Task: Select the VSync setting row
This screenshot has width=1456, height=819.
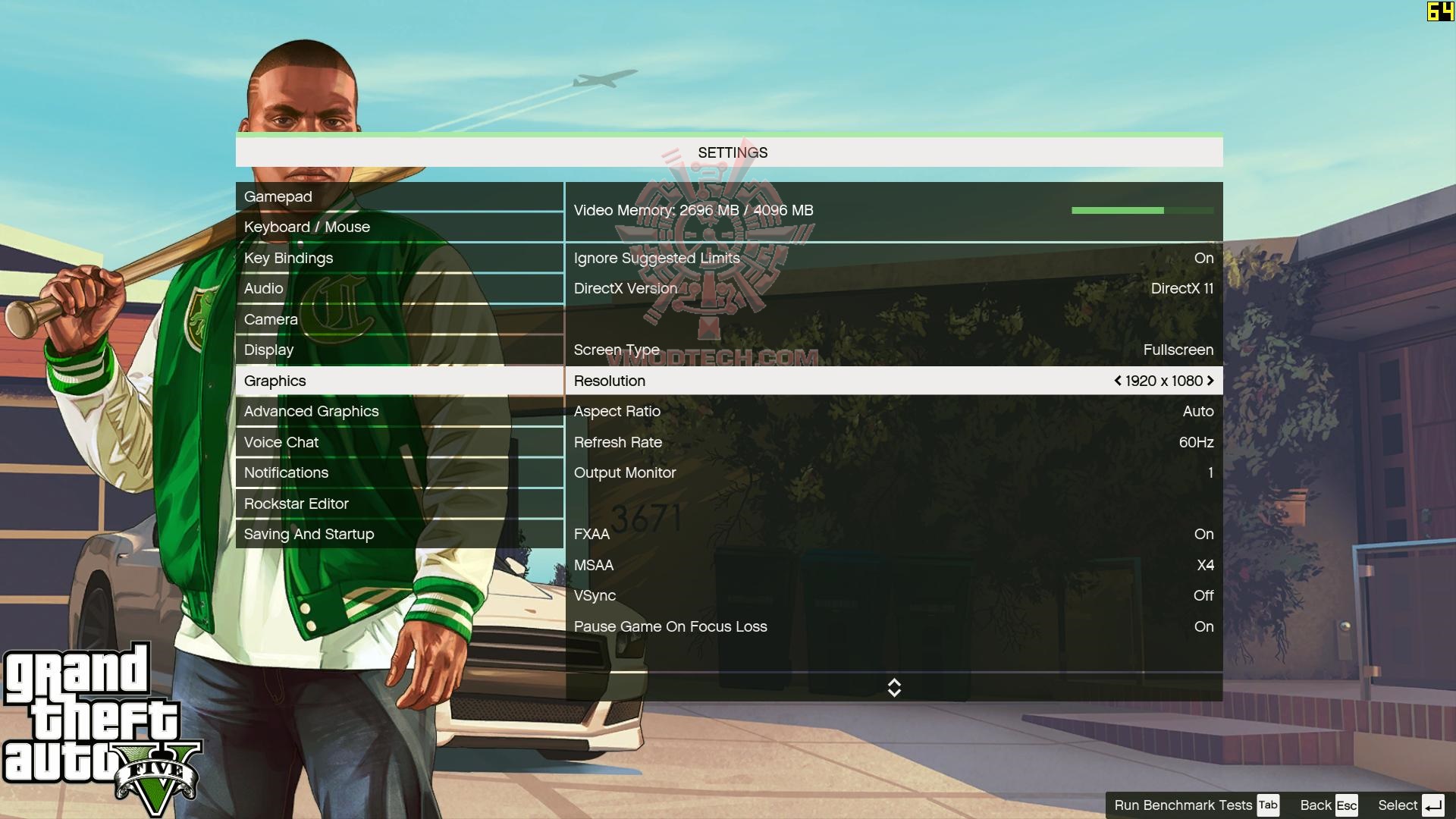Action: [x=893, y=596]
